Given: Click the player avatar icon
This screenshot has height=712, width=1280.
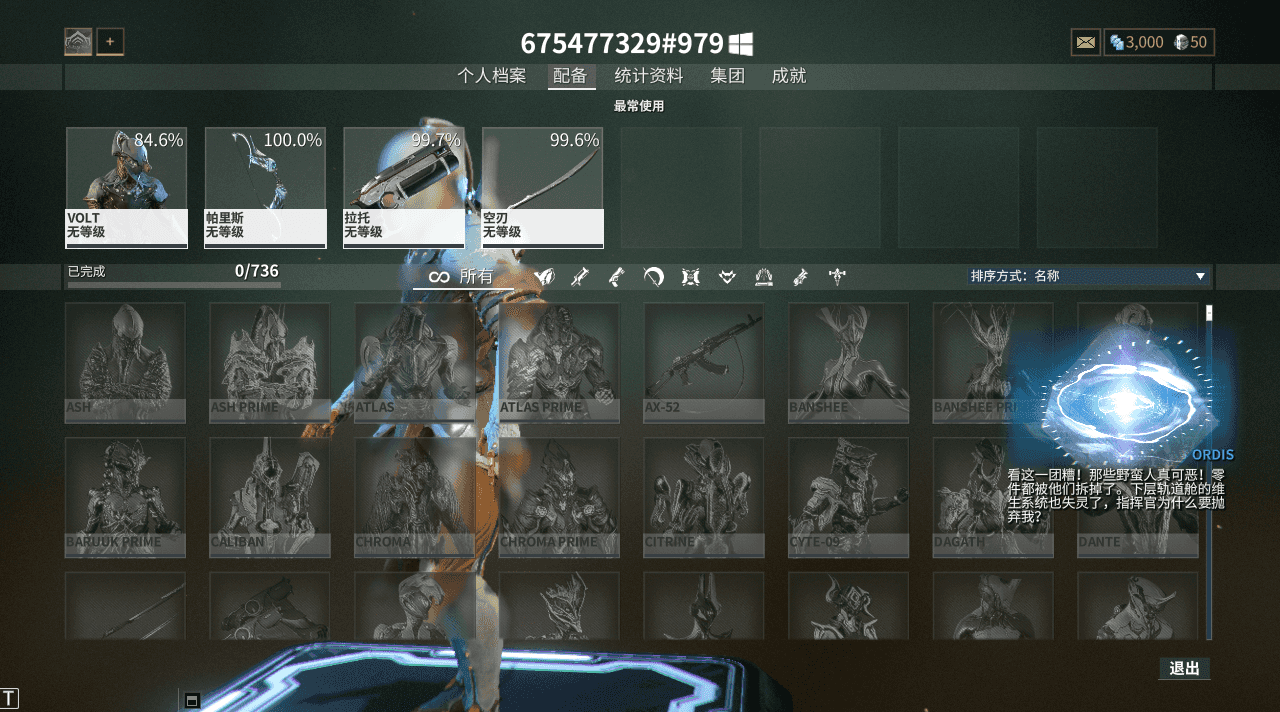Looking at the screenshot, I should coord(78,42).
